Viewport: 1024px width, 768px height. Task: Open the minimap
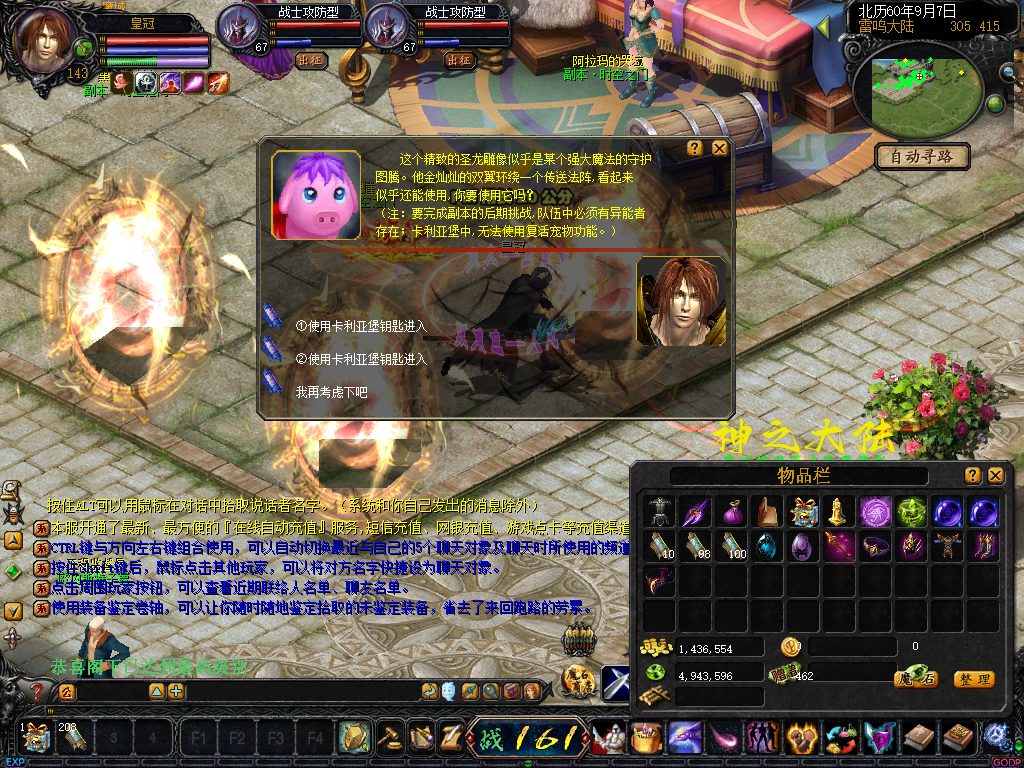coord(916,85)
